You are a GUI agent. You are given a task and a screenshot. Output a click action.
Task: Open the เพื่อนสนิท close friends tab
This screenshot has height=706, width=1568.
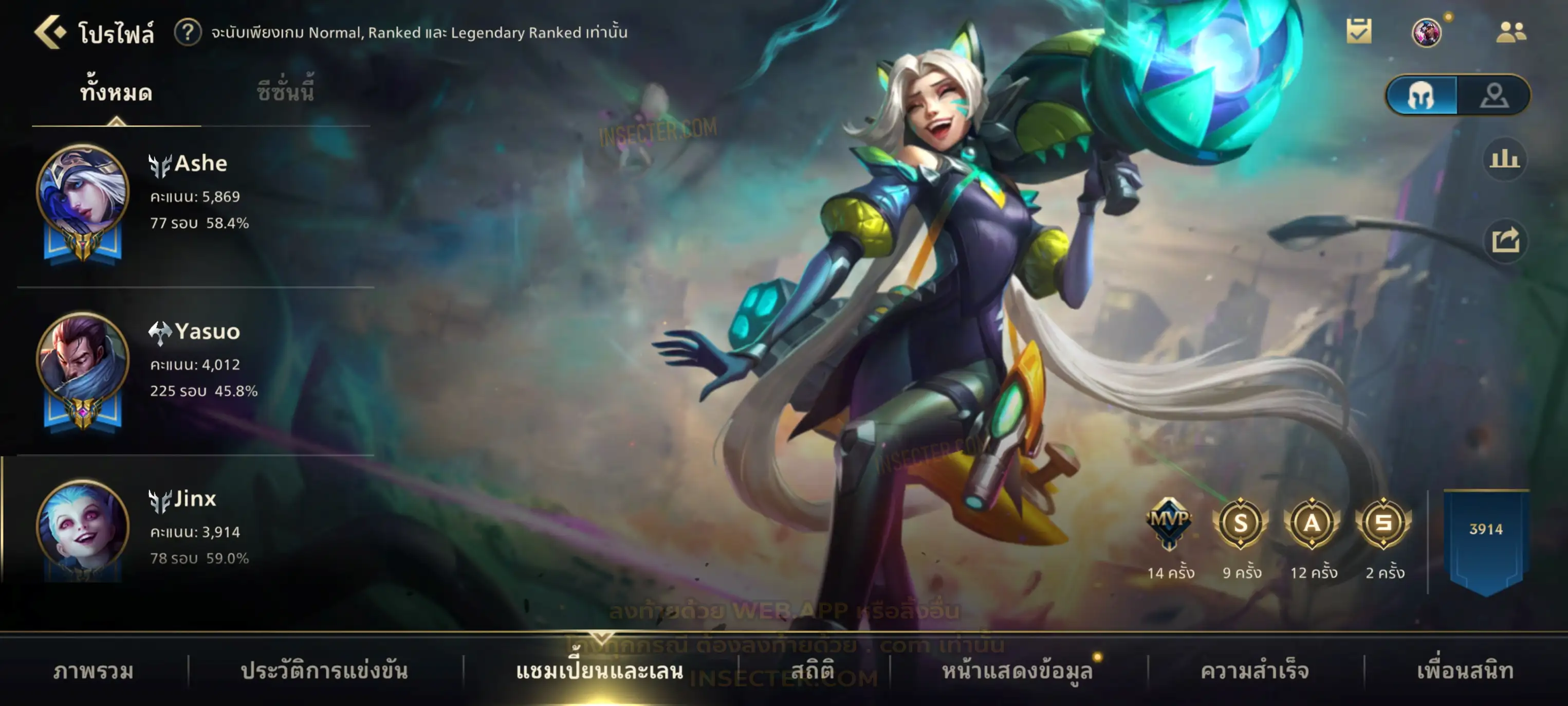click(1465, 671)
